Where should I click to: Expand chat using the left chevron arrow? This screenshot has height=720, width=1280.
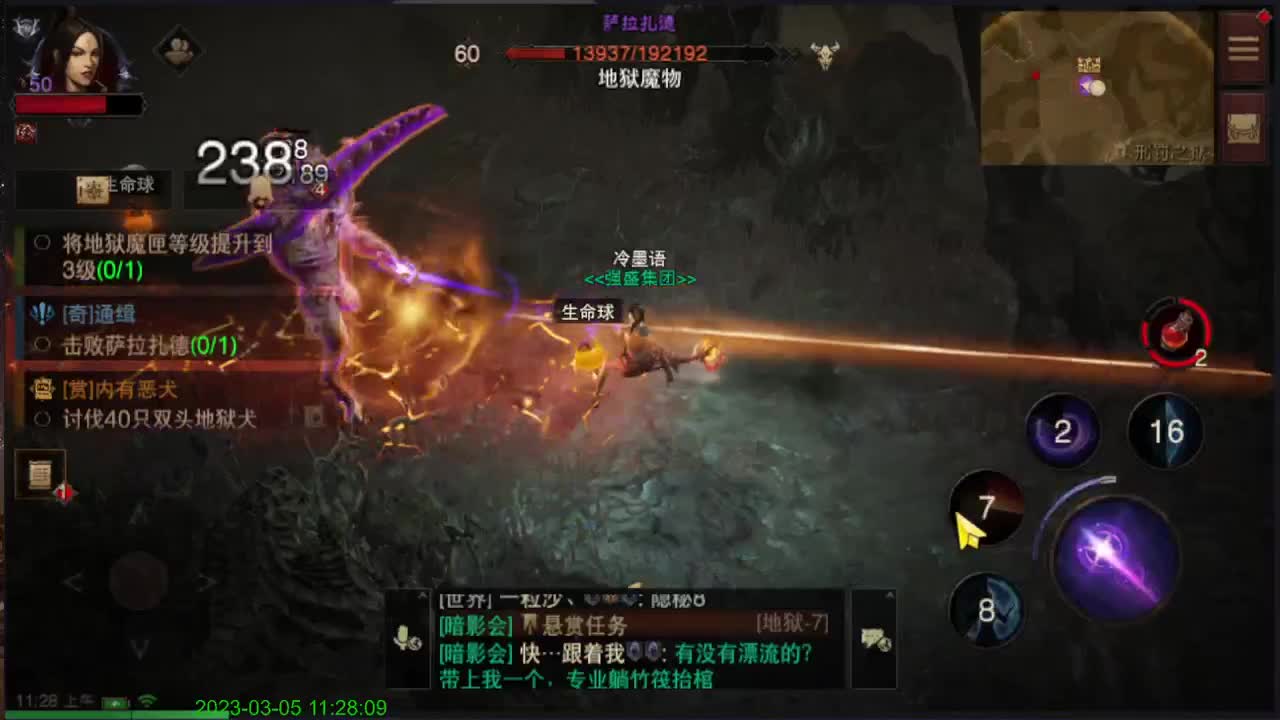click(x=75, y=581)
